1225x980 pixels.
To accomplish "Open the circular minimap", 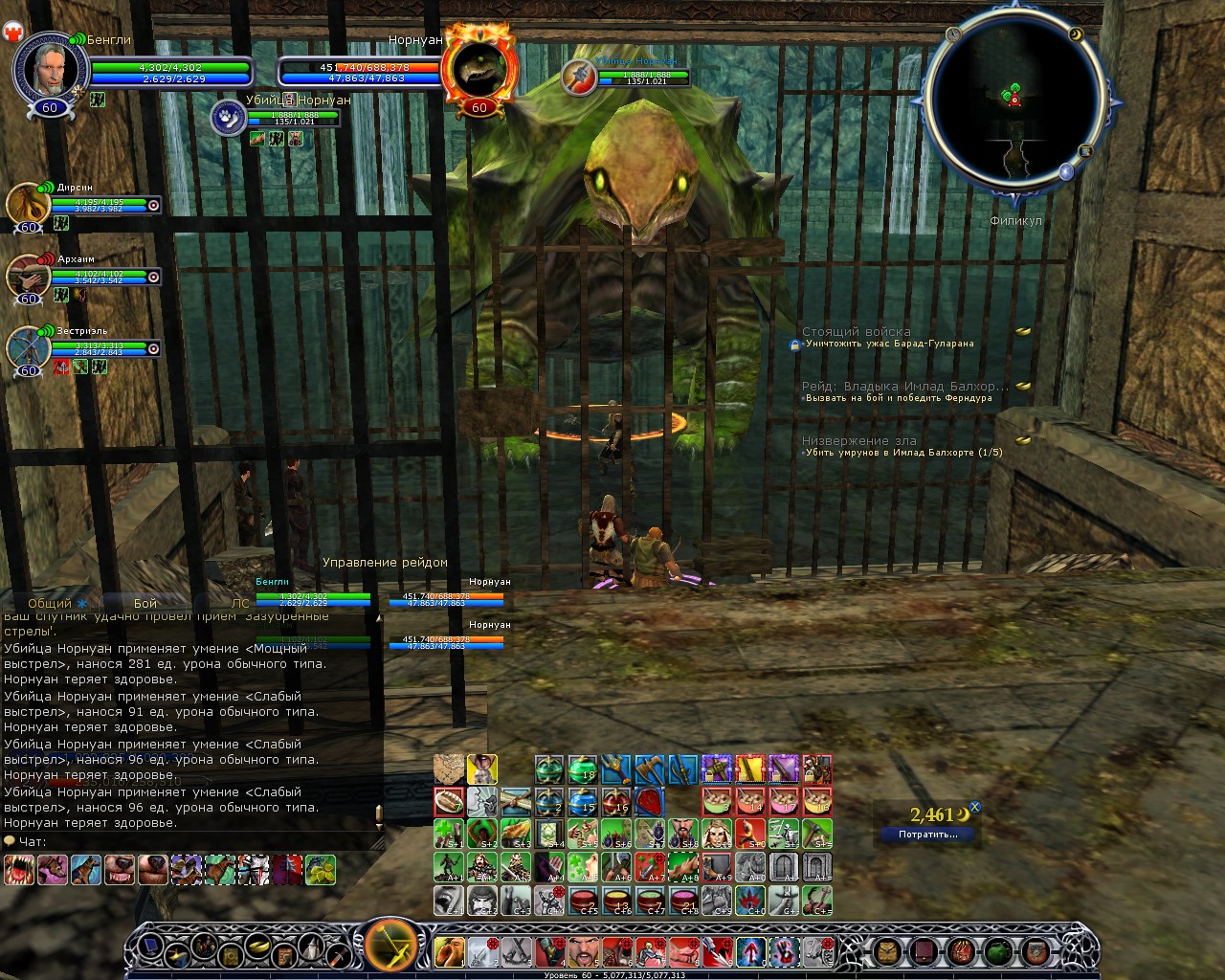I will (1016, 107).
